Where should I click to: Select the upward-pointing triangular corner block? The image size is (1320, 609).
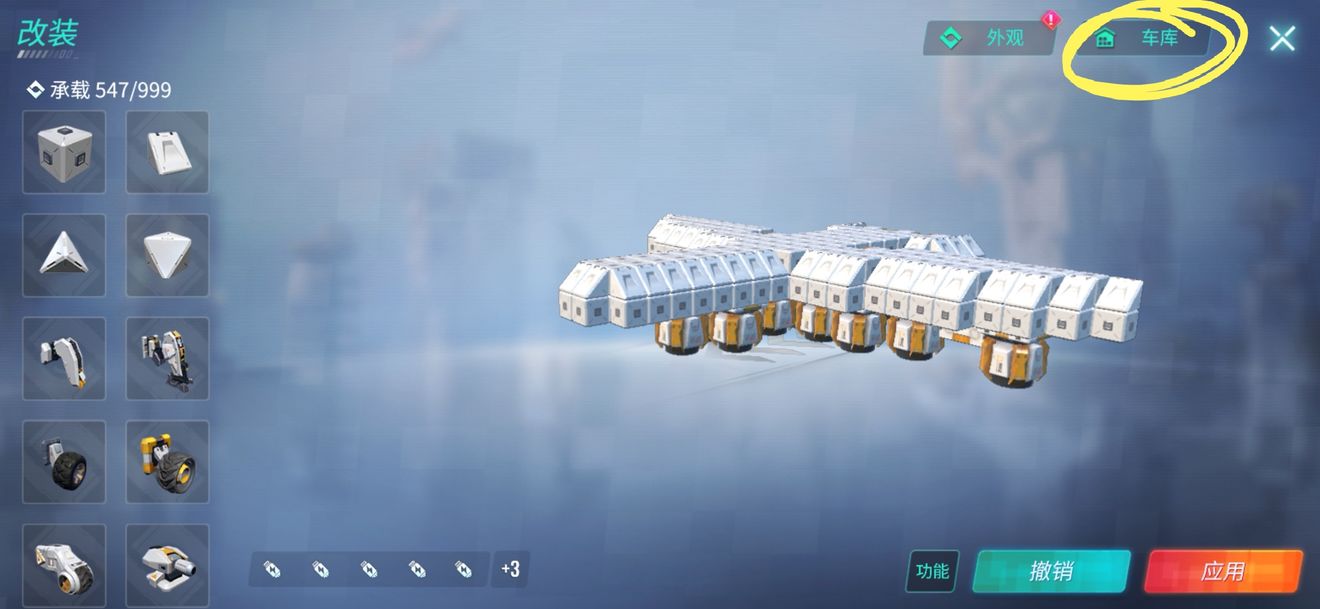pos(64,255)
